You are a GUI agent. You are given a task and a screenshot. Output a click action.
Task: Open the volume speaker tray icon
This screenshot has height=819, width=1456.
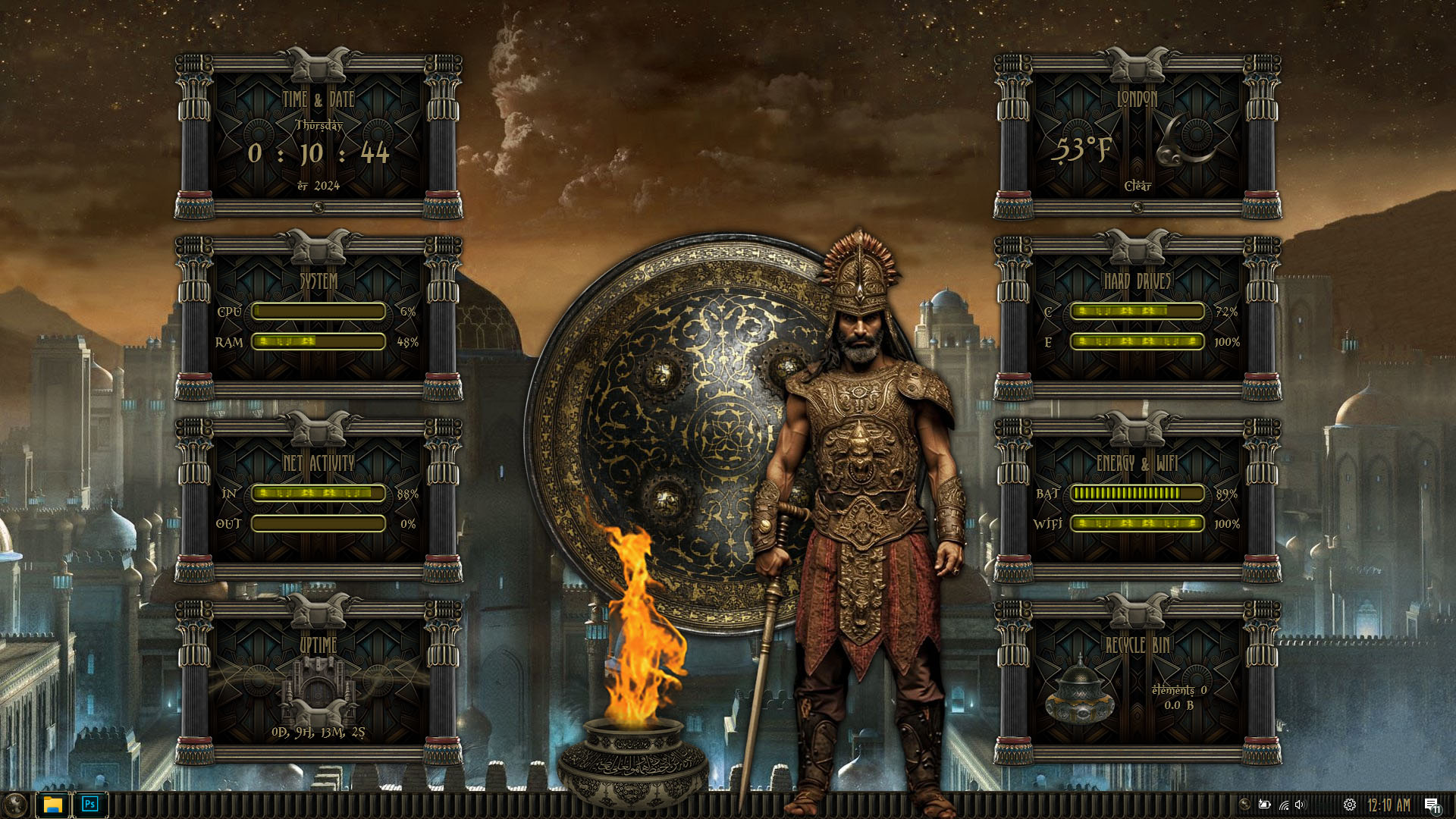pyautogui.click(x=1301, y=805)
